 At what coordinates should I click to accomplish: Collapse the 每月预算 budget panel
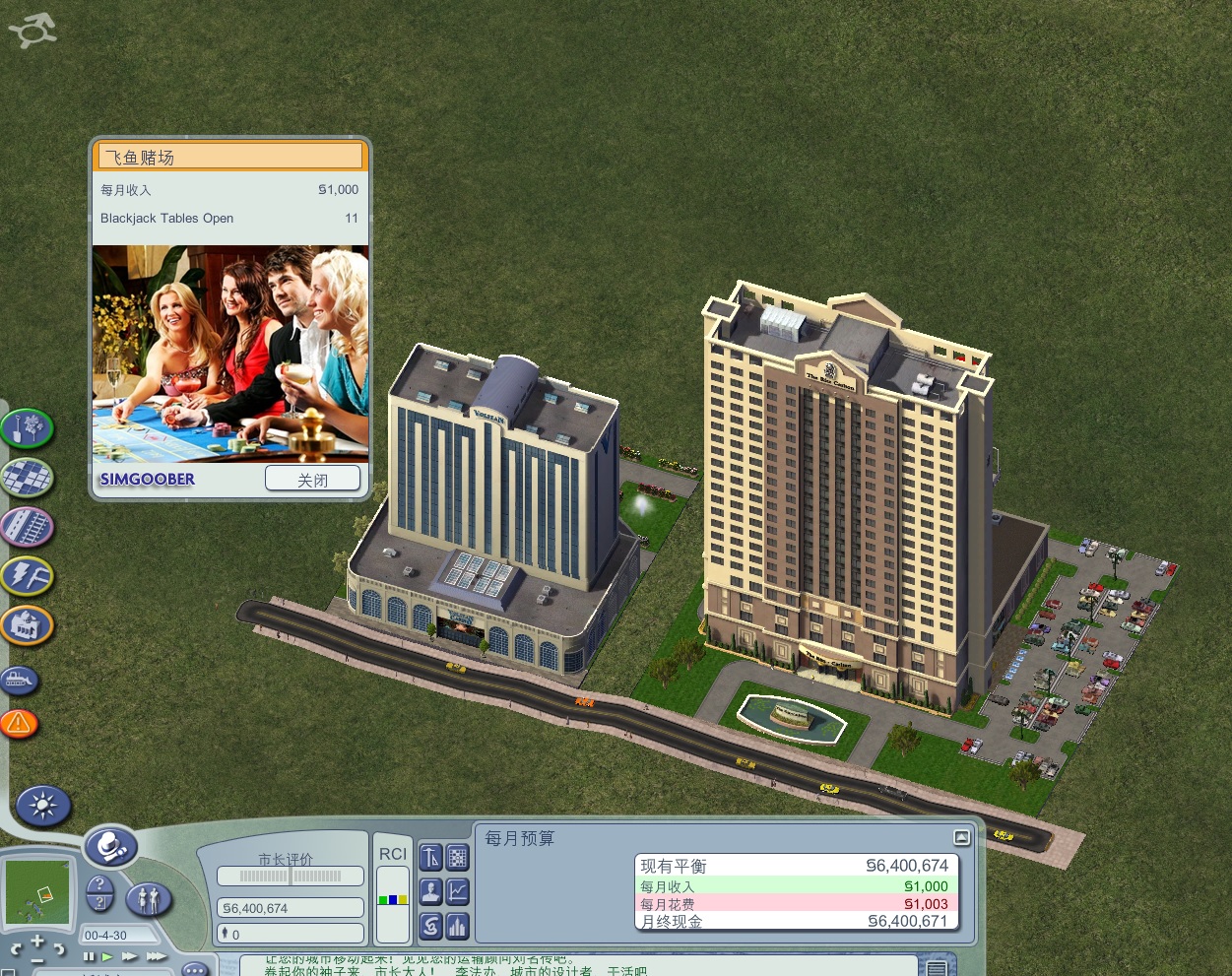click(x=961, y=837)
